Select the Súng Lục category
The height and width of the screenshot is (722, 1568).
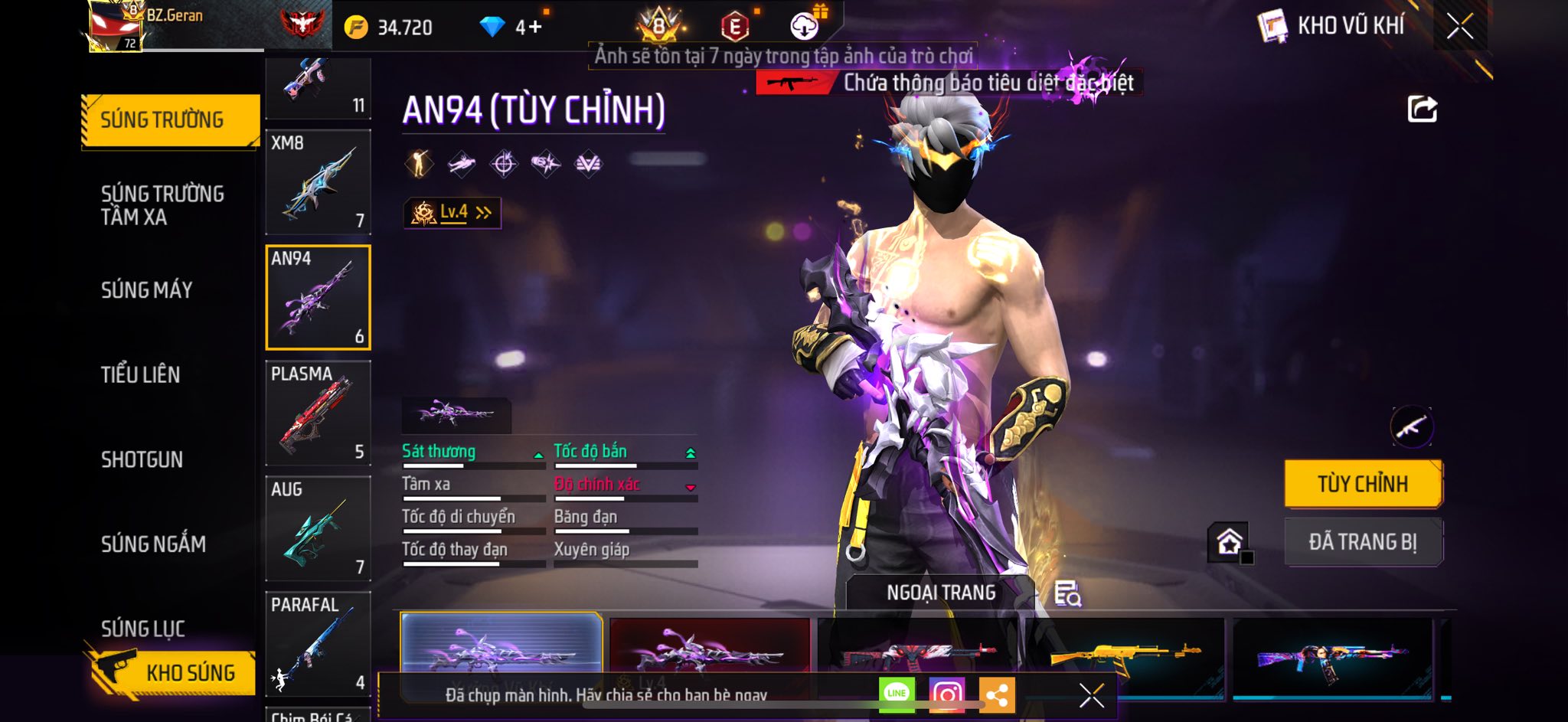click(x=143, y=629)
